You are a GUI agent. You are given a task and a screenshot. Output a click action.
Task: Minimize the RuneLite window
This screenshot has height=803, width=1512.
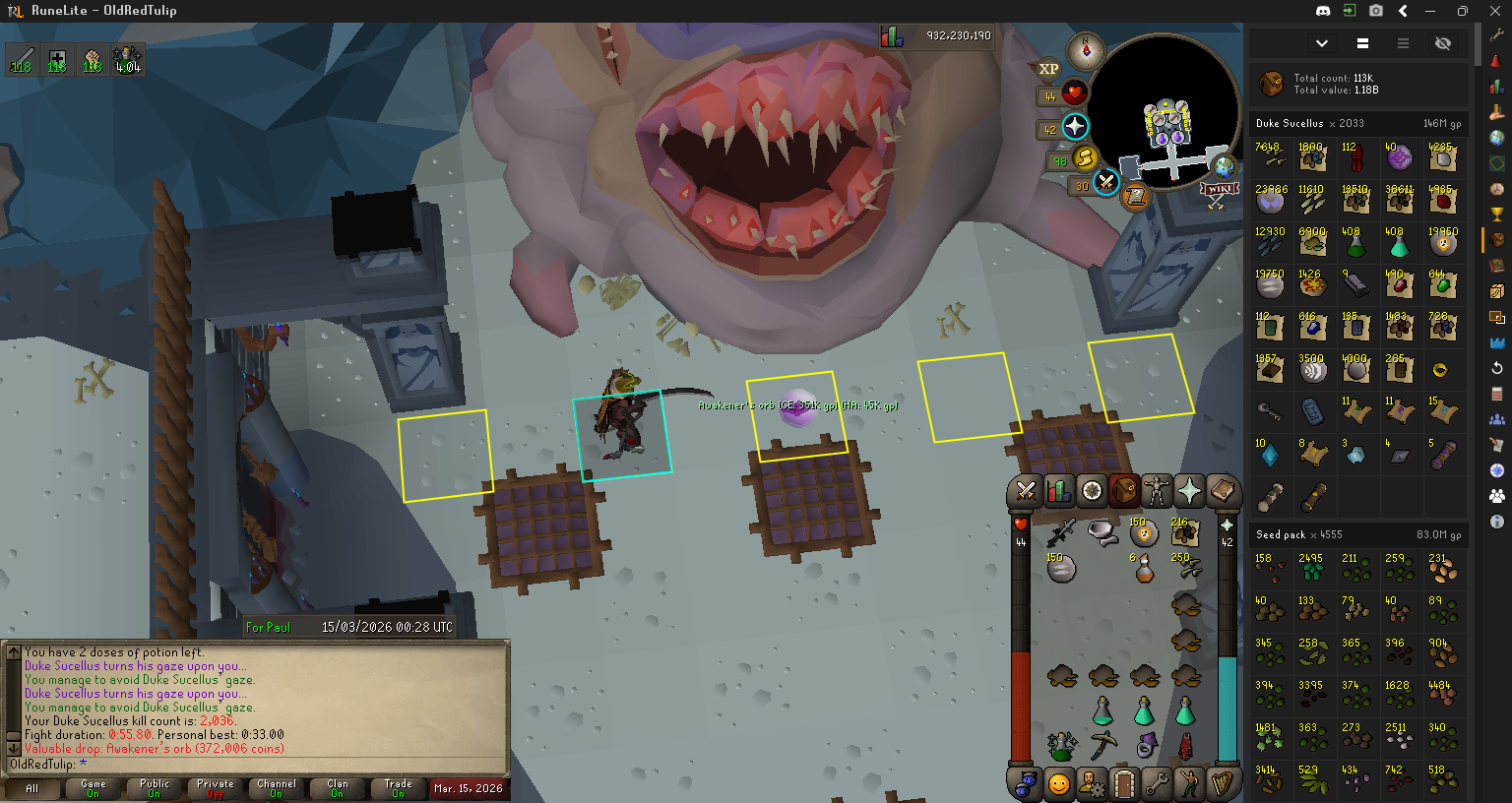click(x=1430, y=11)
